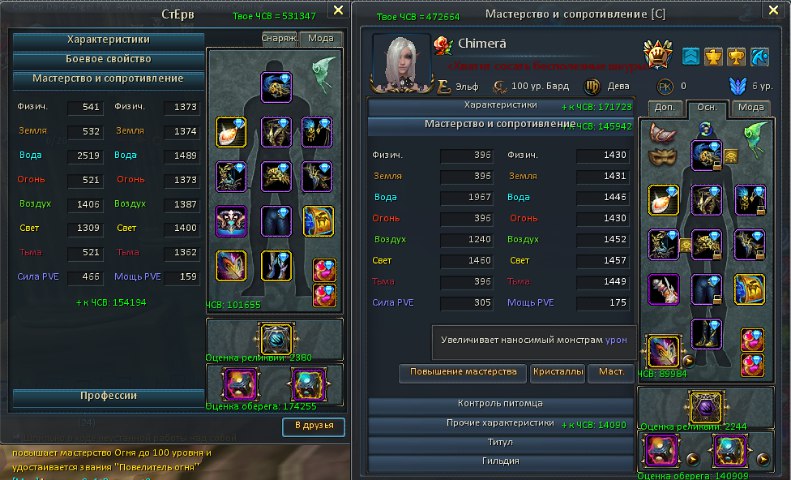
Task: Switch to the "Снаряж." tab
Action: (278, 38)
